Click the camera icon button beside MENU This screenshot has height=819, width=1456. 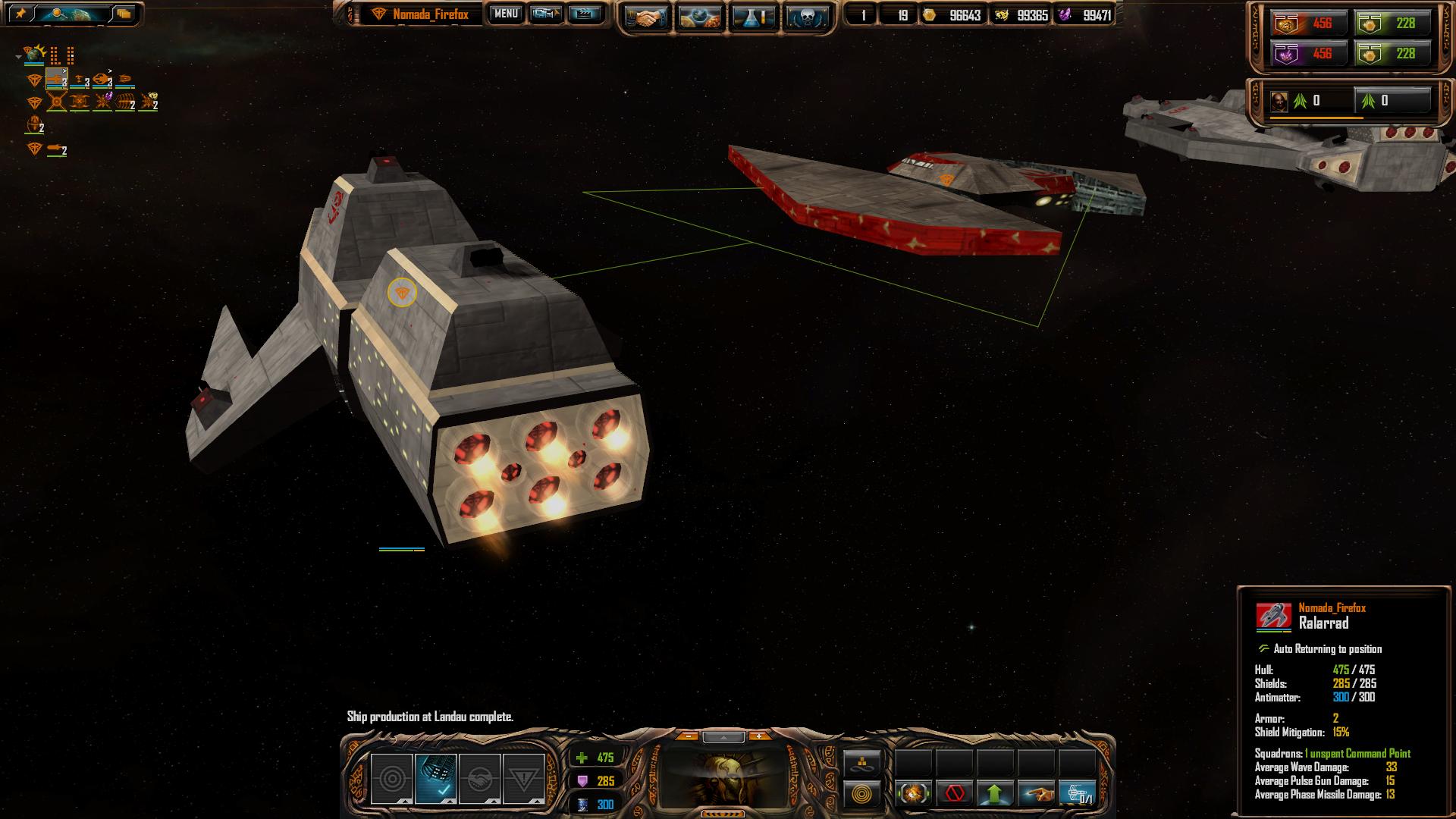pyautogui.click(x=545, y=14)
